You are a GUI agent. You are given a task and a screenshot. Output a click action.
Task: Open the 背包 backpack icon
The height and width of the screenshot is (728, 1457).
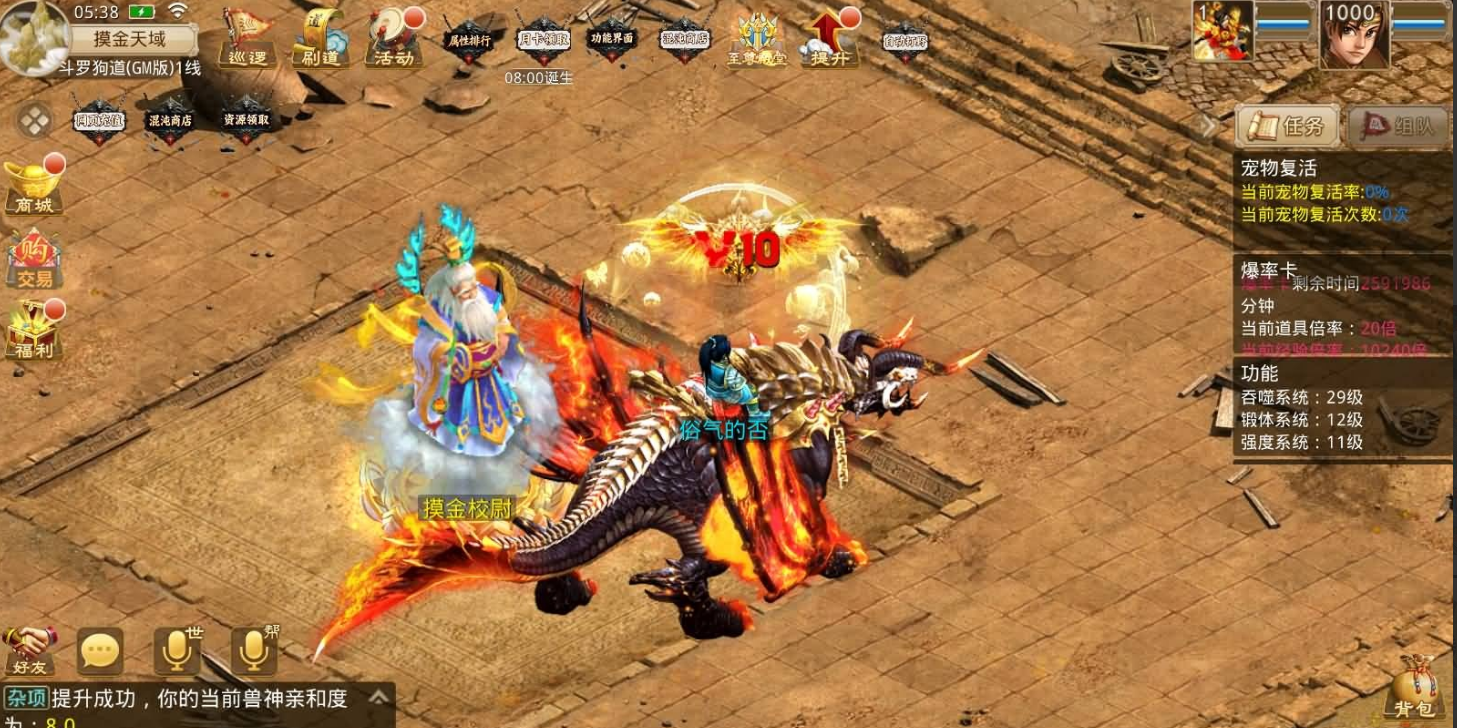1418,692
